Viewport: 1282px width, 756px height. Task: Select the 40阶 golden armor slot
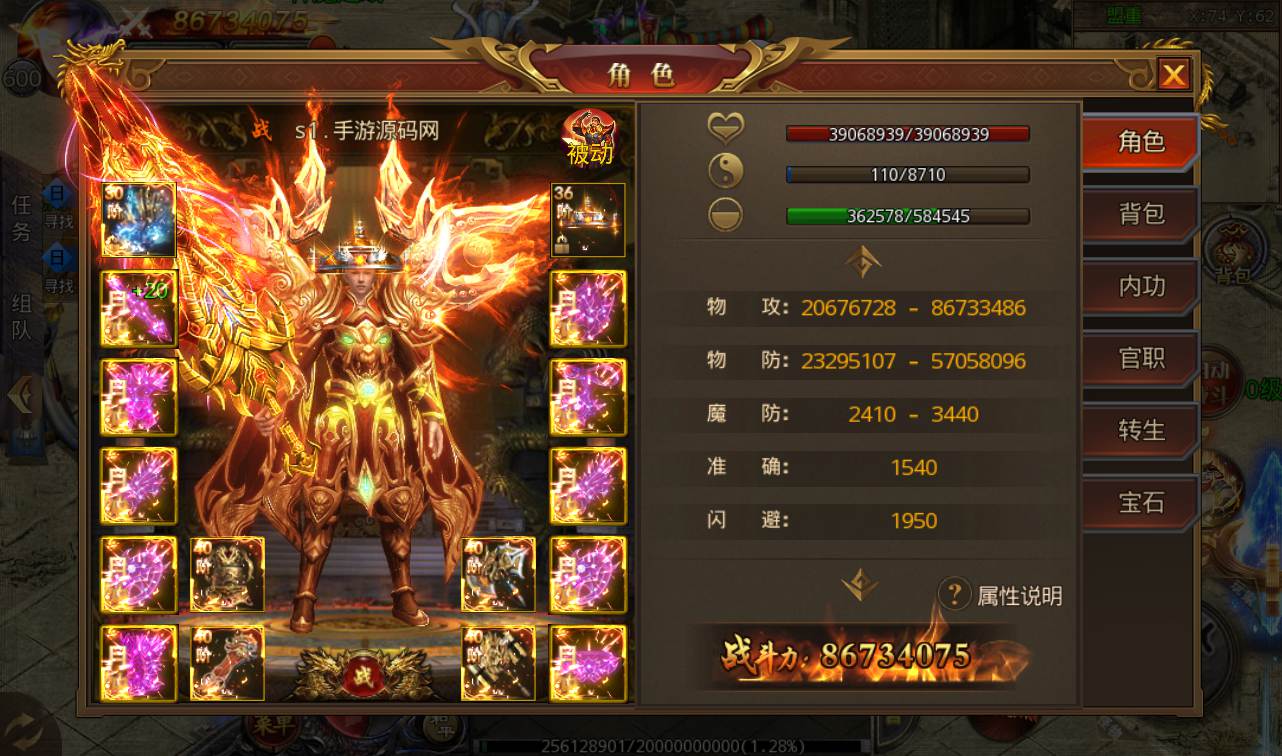pos(228,574)
